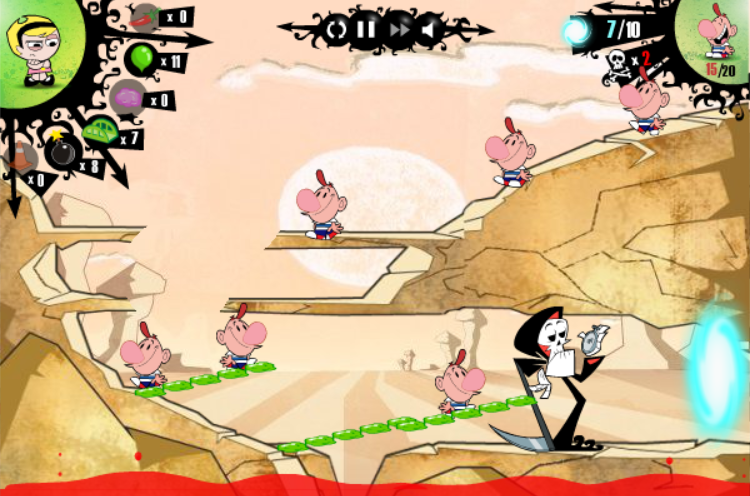Choose the green balloon item
Image resolution: width=750 pixels, height=496 pixels.
[x=143, y=58]
